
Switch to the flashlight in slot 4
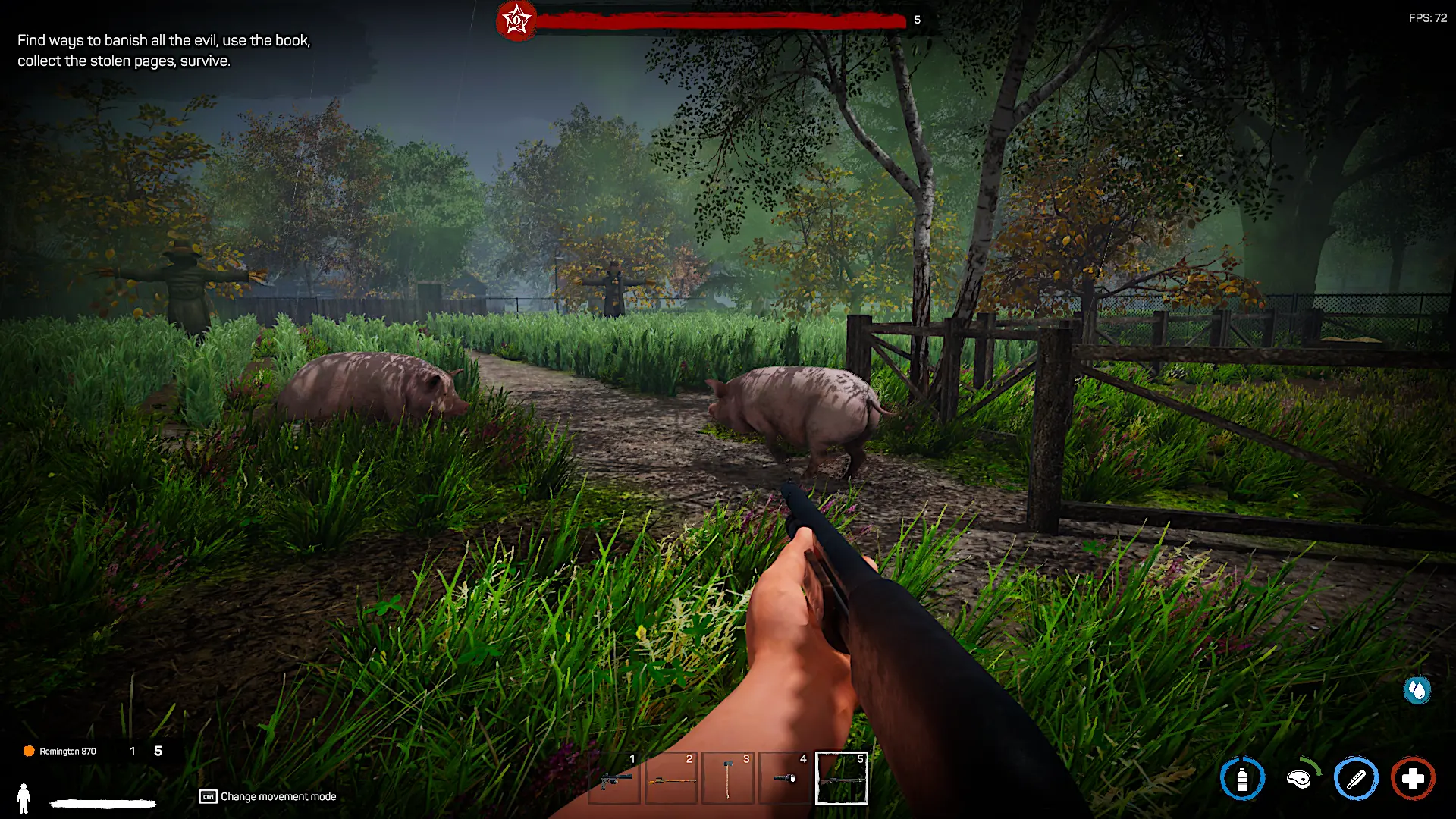785,779
